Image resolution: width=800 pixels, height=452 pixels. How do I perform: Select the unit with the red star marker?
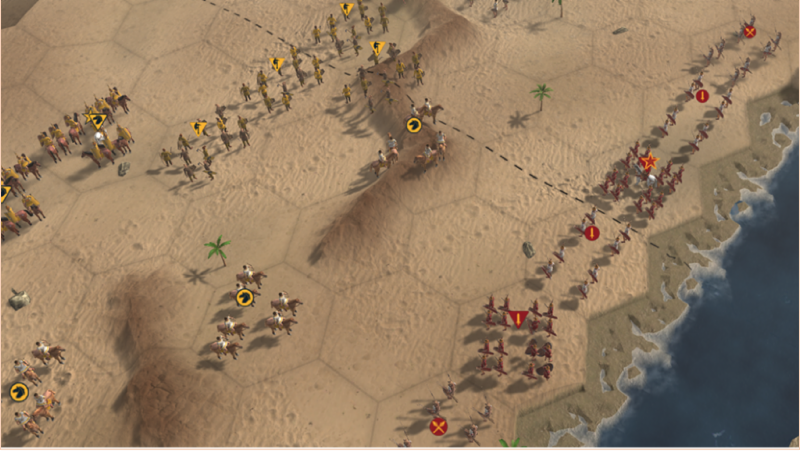[x=647, y=163]
